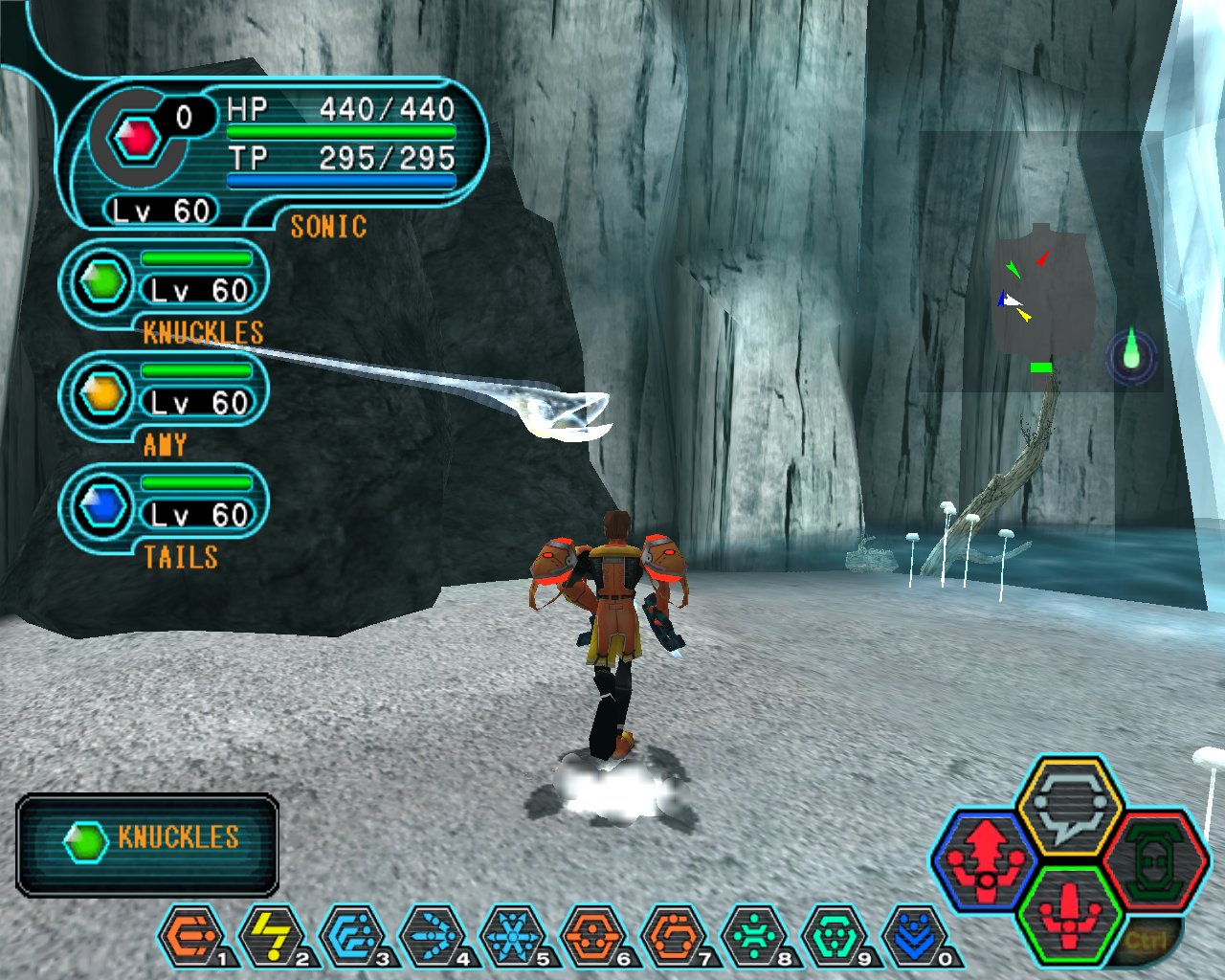This screenshot has height=980, width=1225.
Task: Cast the yellow lightning bolt technique
Action: [272, 937]
